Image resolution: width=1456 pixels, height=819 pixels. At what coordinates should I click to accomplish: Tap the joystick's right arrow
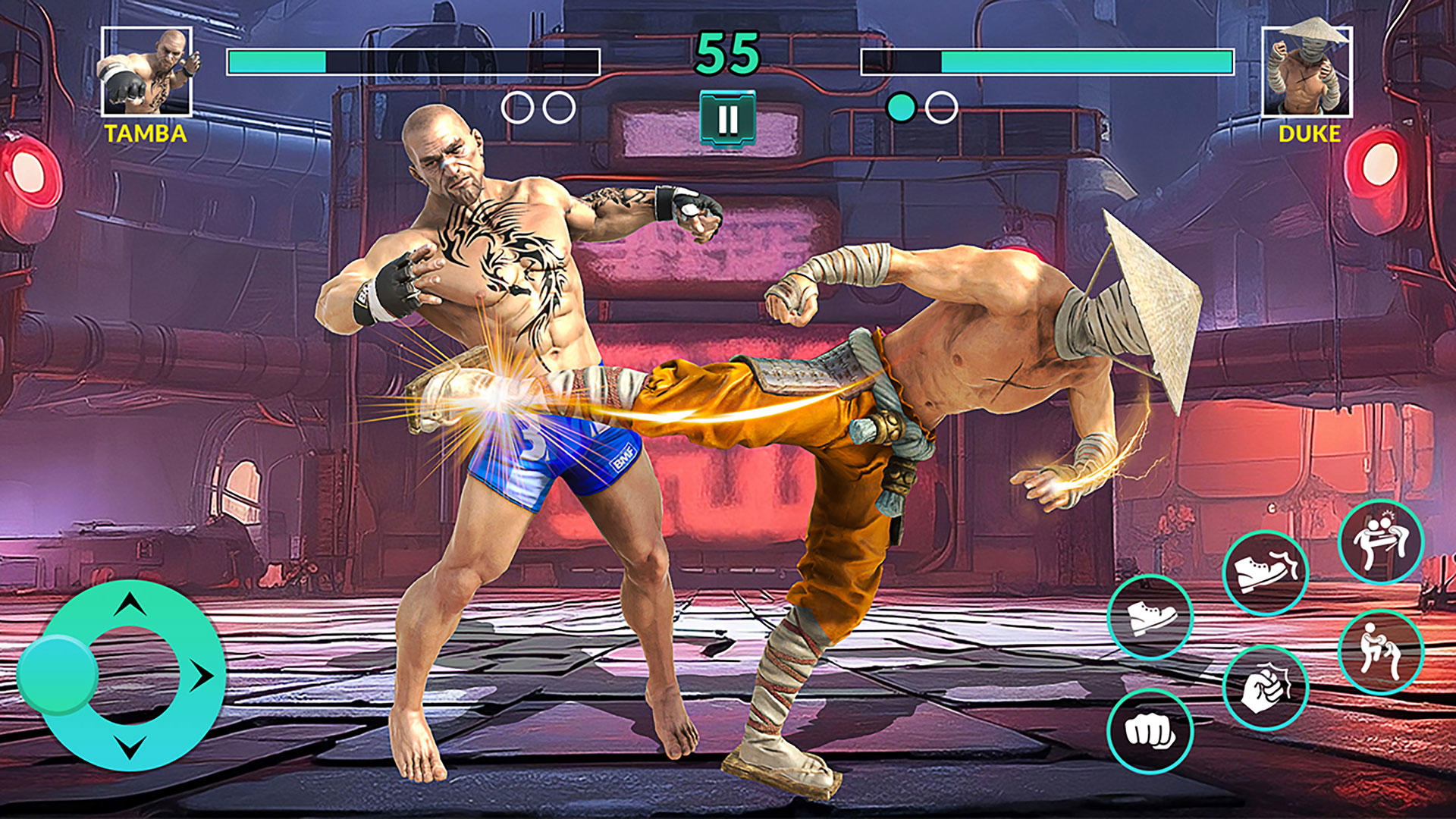point(201,675)
